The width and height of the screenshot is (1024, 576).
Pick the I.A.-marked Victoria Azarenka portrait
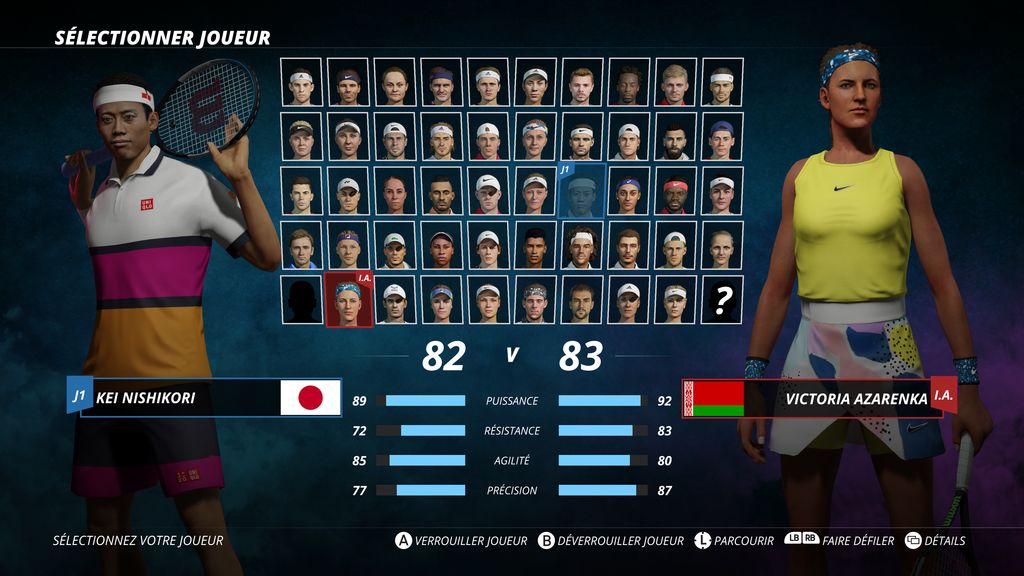pyautogui.click(x=349, y=299)
